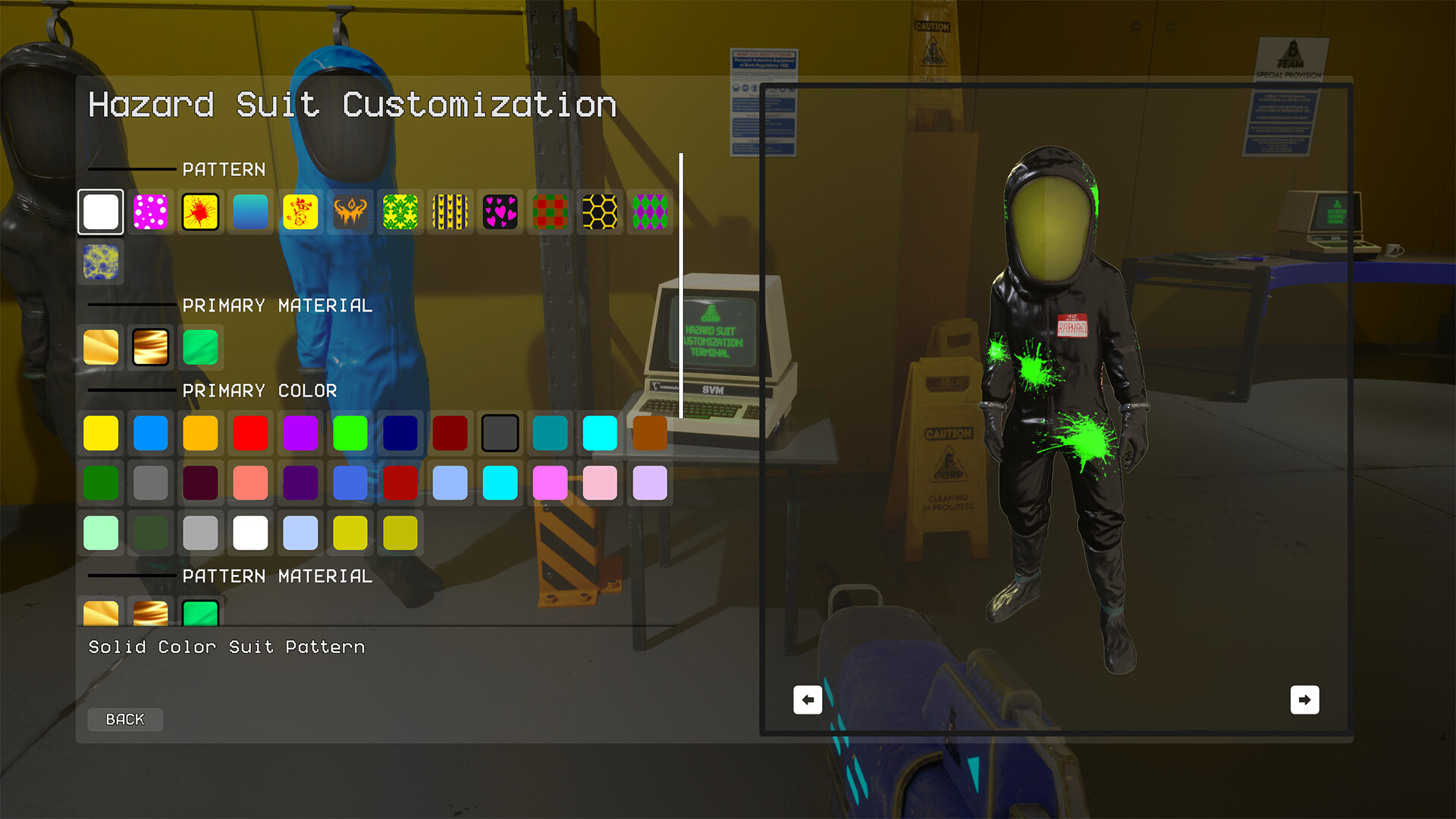The width and height of the screenshot is (1456, 819).
Task: Activate the orange emblem pattern
Action: (x=350, y=212)
